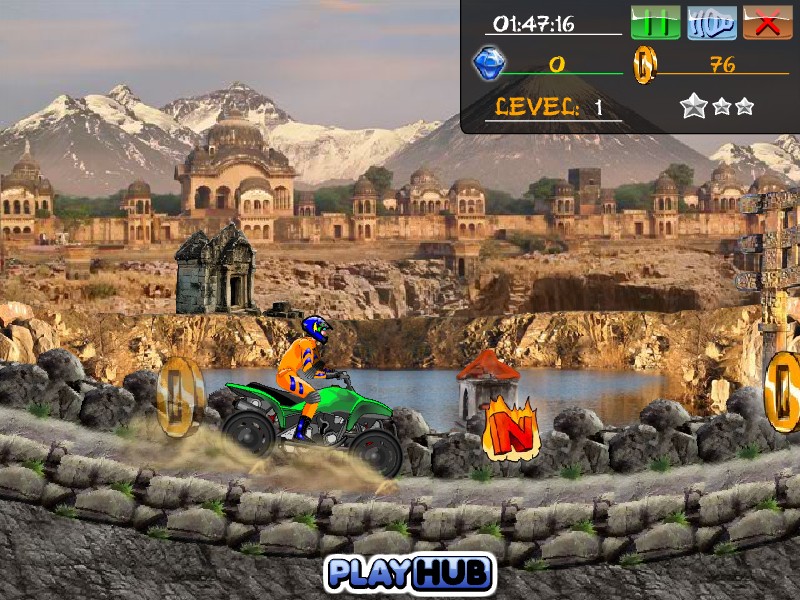Quit the level with the red X button
Screen dimensions: 800x600
(x=768, y=23)
